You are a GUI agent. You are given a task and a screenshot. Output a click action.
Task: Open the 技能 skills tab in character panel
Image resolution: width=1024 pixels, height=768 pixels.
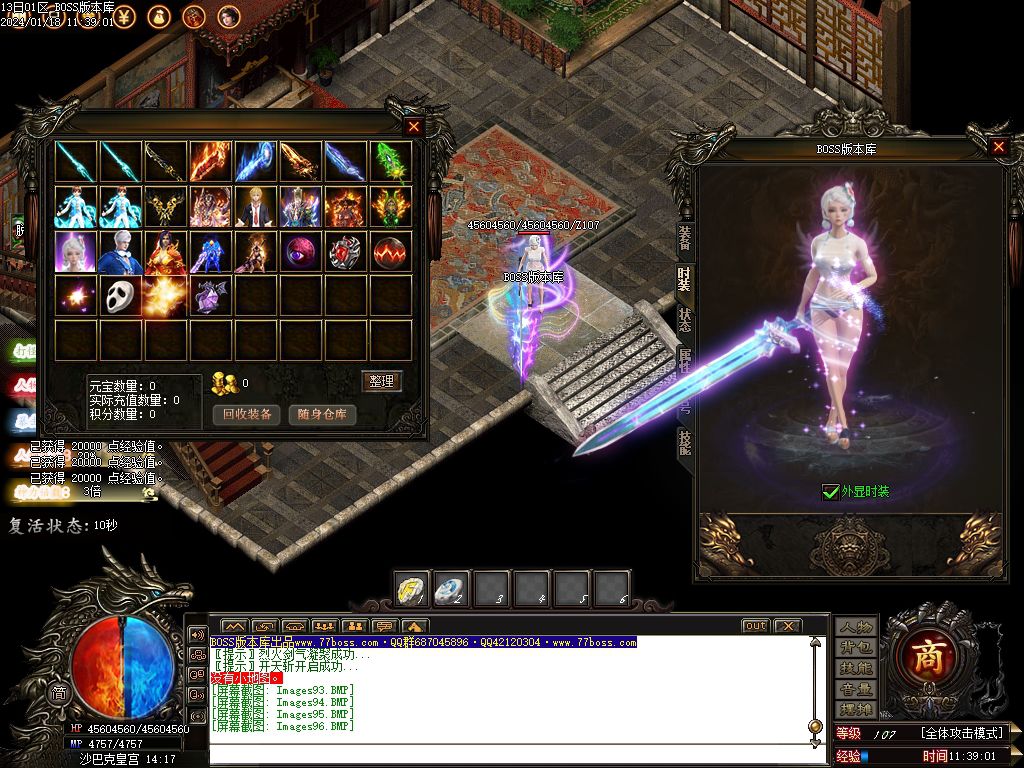click(x=684, y=442)
